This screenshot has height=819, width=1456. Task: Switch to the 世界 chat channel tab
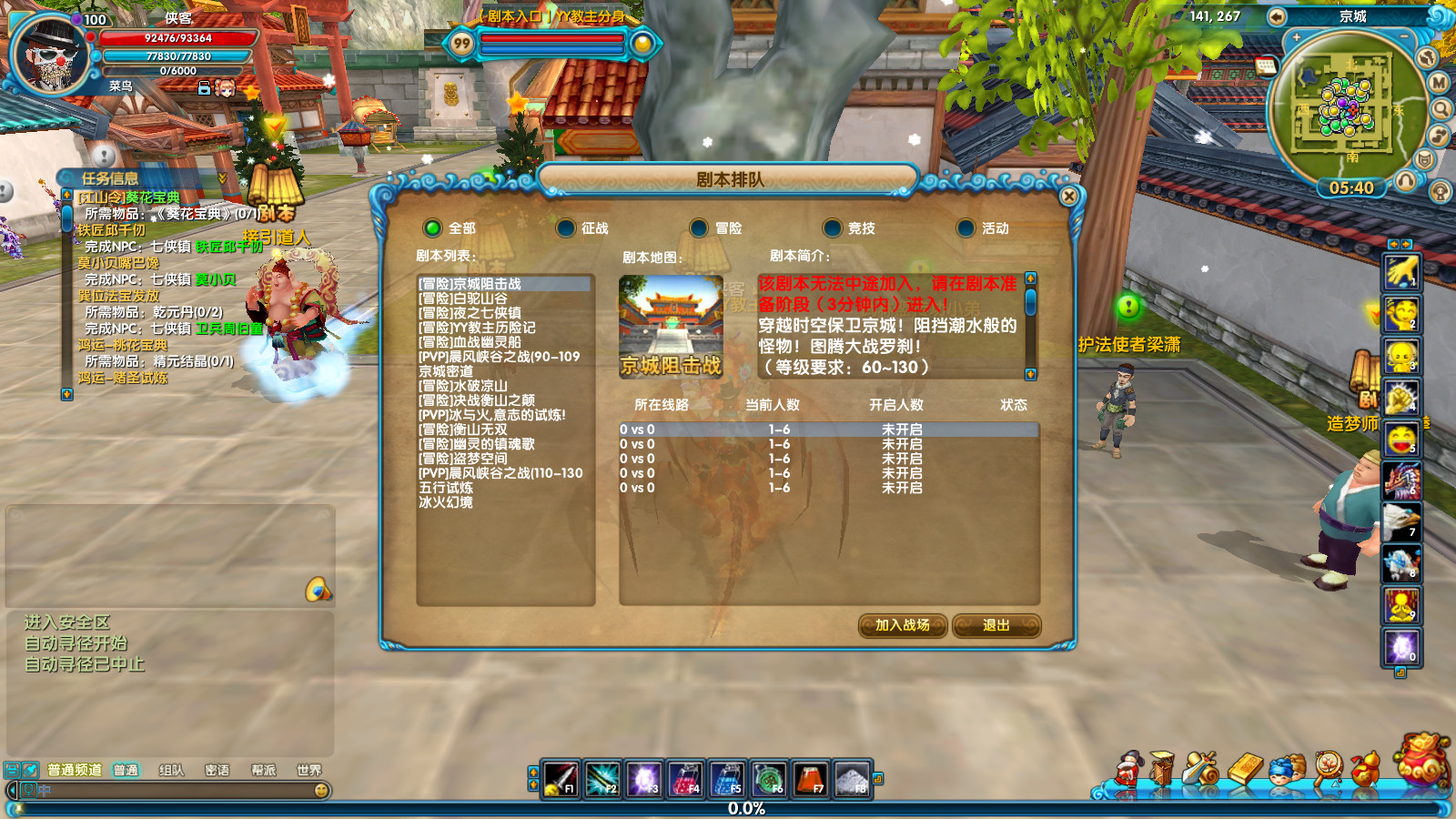[308, 769]
